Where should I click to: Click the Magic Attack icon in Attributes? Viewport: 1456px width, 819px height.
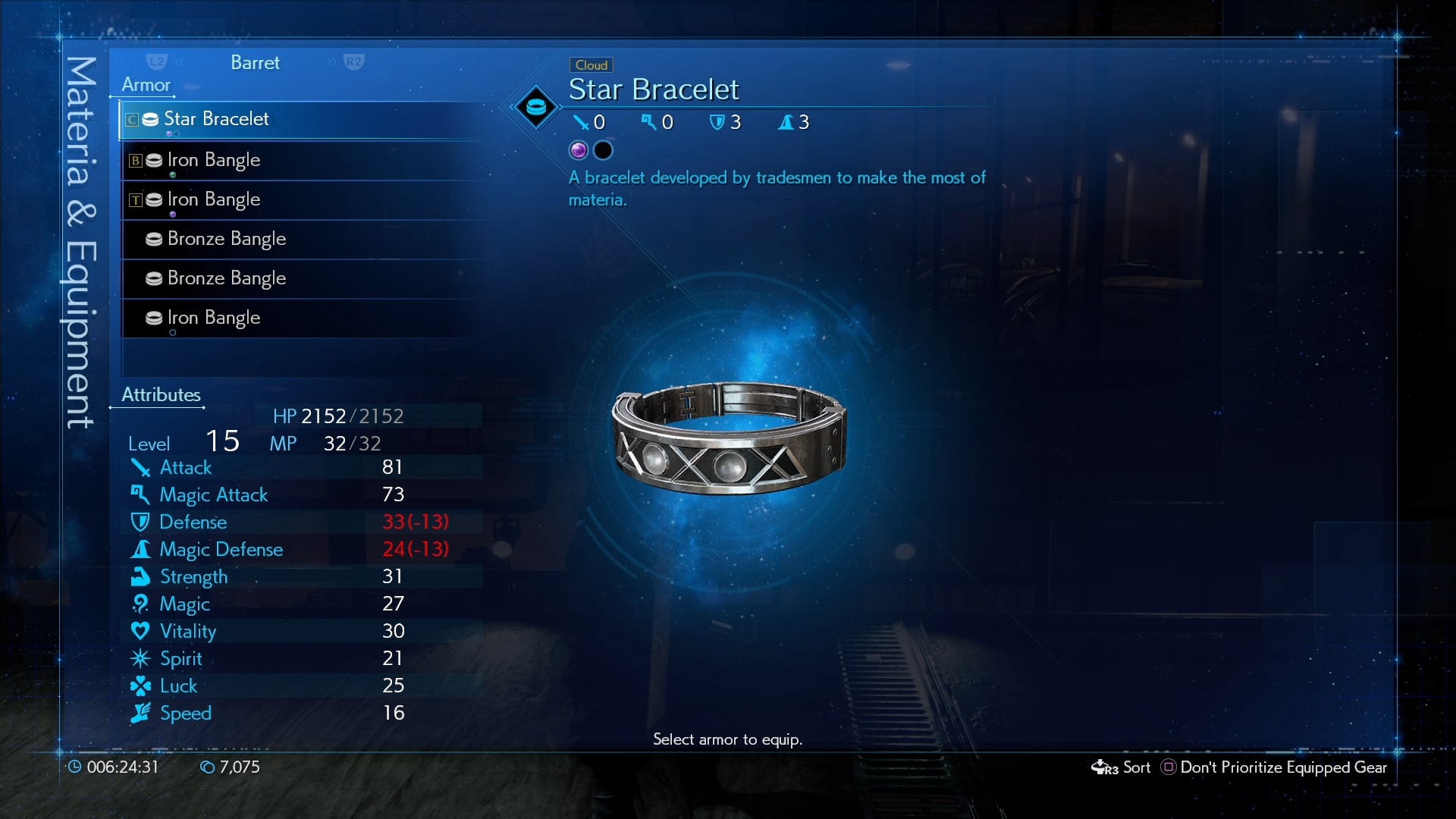click(x=141, y=495)
